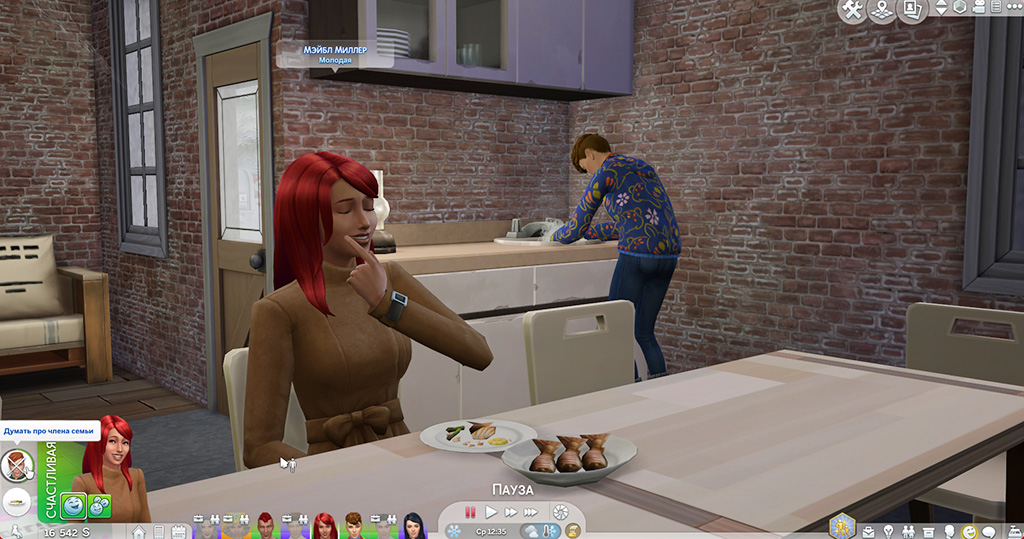Resume the game at normal play speed
Image resolution: width=1024 pixels, height=539 pixels.
[491, 512]
